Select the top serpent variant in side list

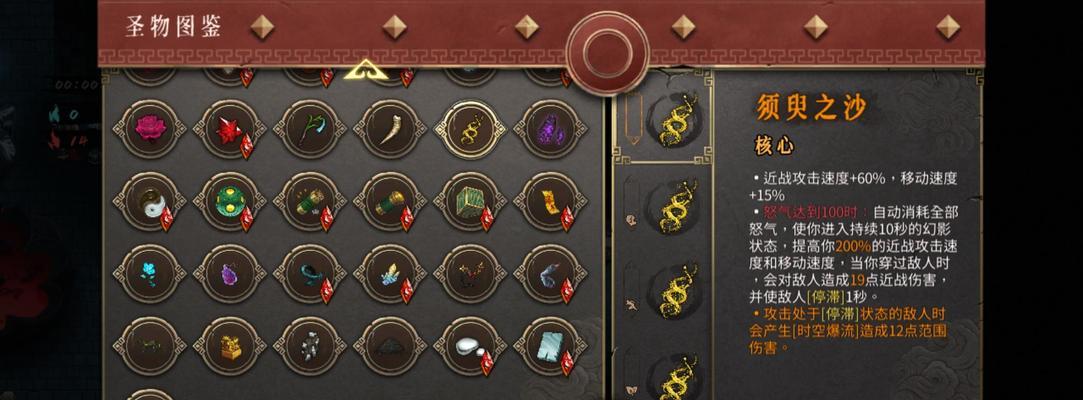pos(675,120)
